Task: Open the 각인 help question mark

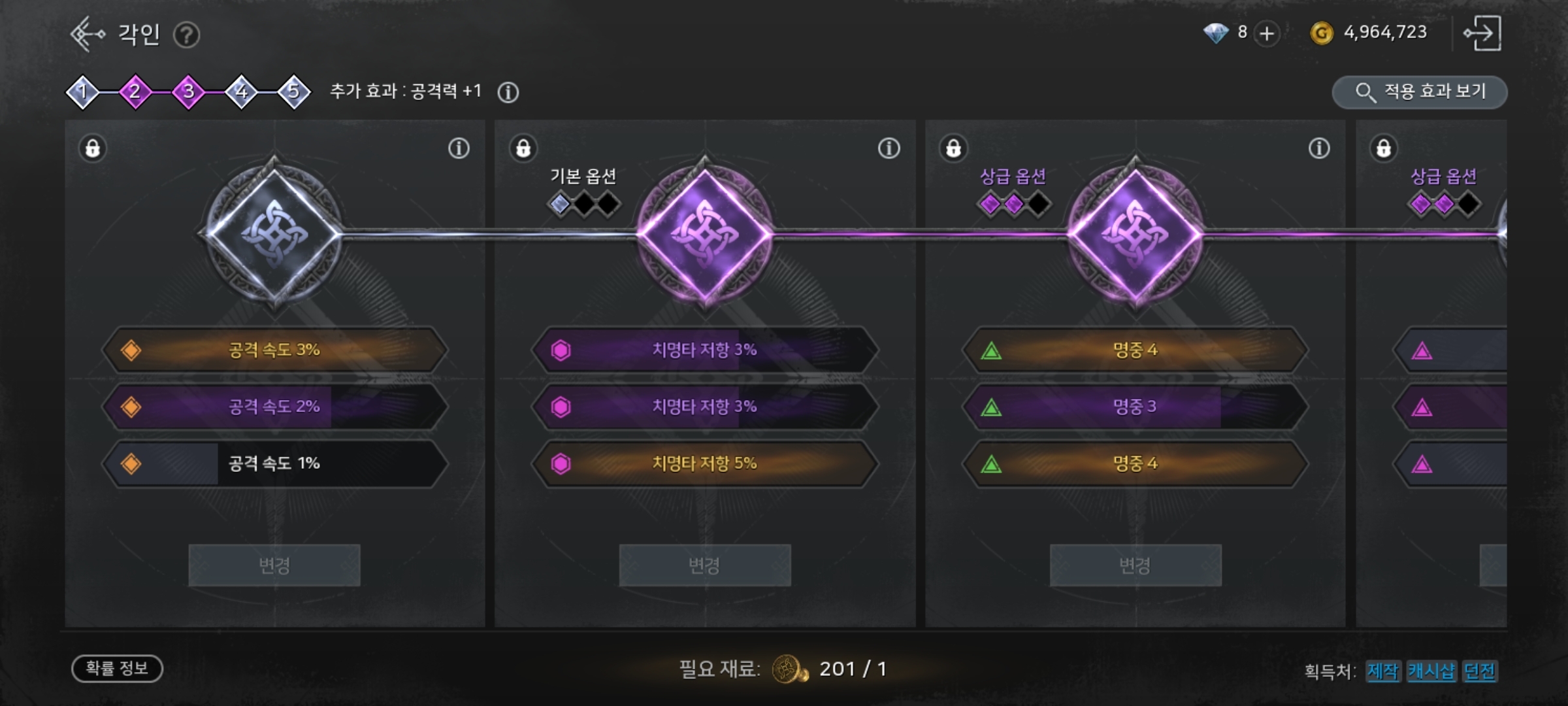Action: coord(186,35)
